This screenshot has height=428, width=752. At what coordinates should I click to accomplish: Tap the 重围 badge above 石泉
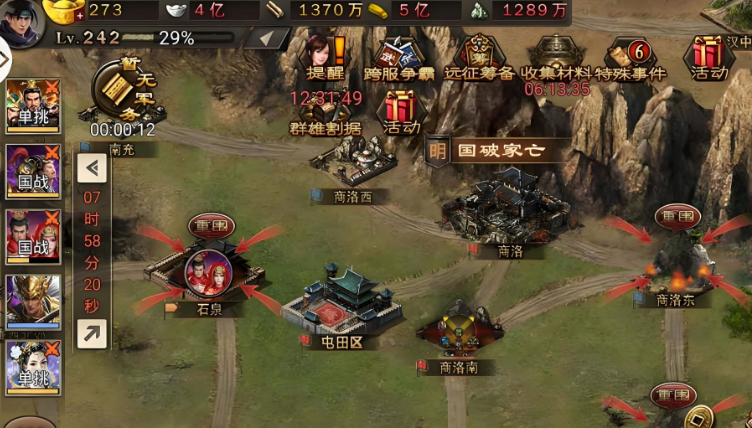pyautogui.click(x=211, y=226)
